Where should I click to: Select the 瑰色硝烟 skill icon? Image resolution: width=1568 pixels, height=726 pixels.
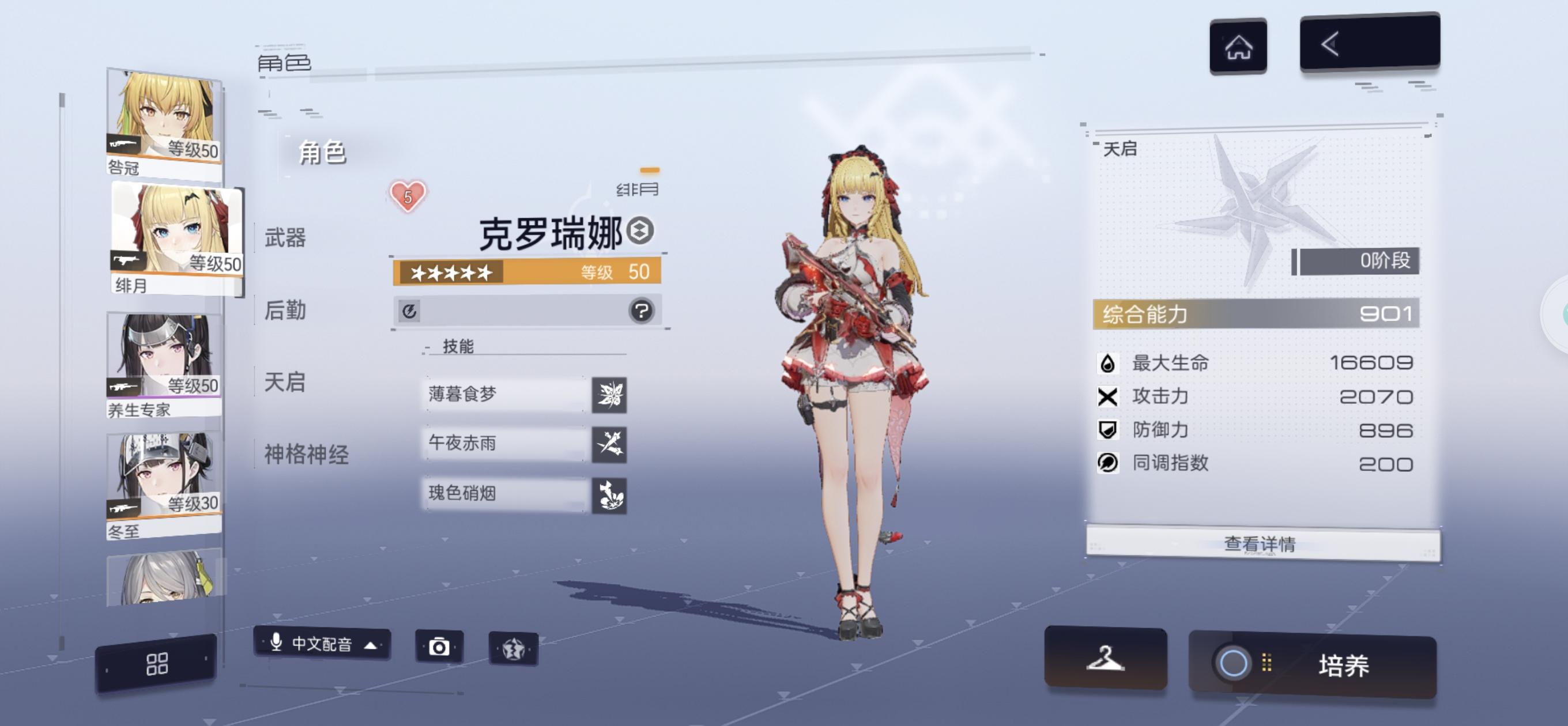pyautogui.click(x=609, y=494)
